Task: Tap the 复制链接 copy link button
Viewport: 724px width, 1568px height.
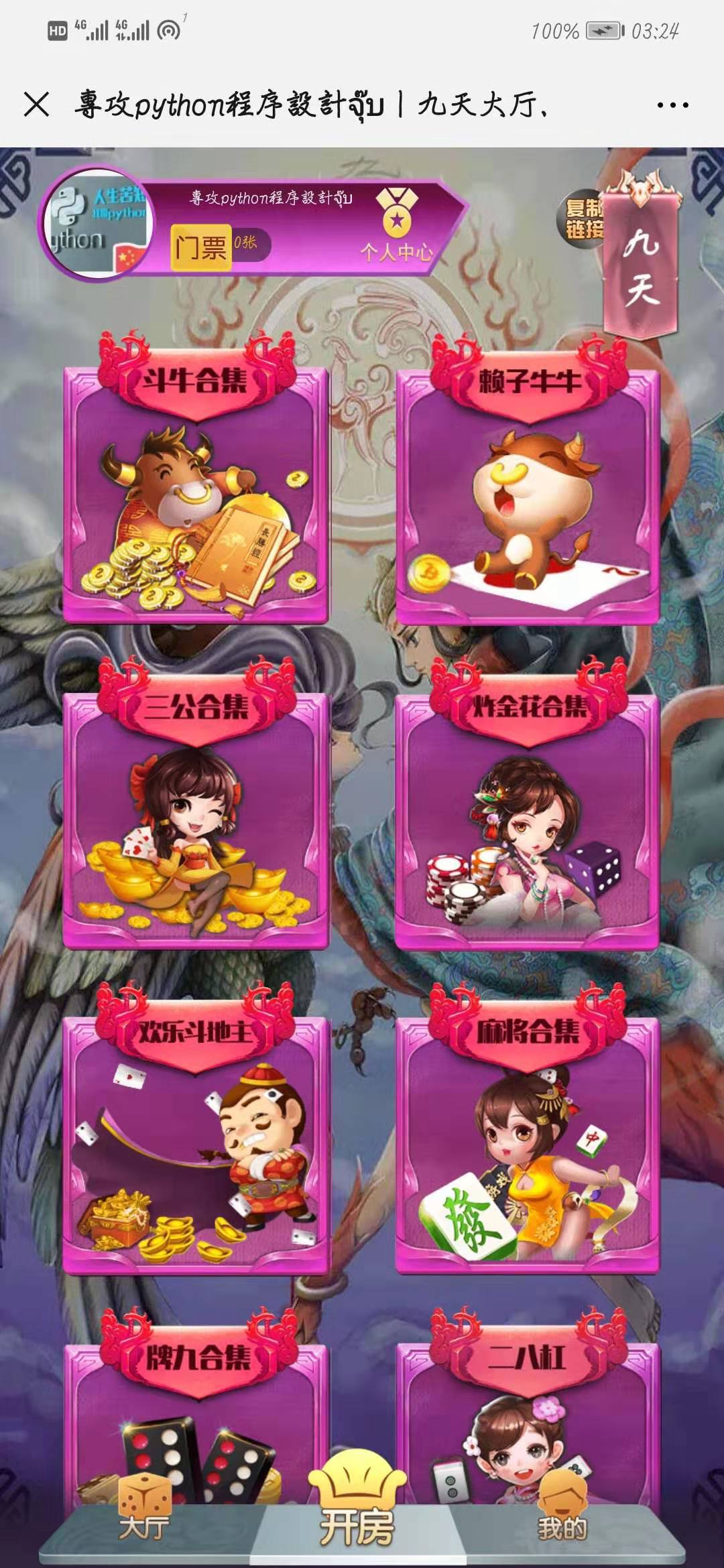Action: pos(582,218)
